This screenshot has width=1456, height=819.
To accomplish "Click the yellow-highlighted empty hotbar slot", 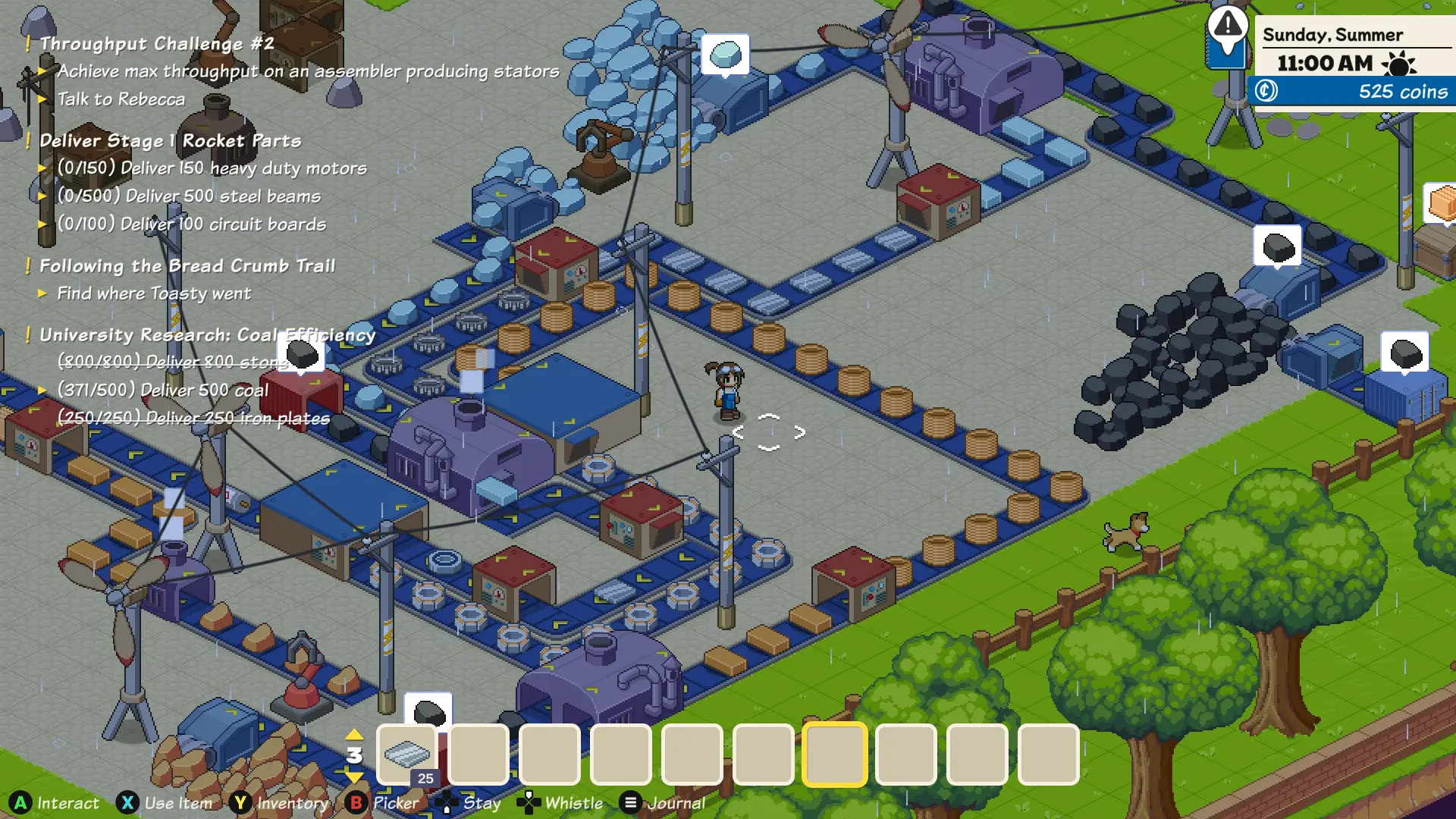I will [x=834, y=755].
